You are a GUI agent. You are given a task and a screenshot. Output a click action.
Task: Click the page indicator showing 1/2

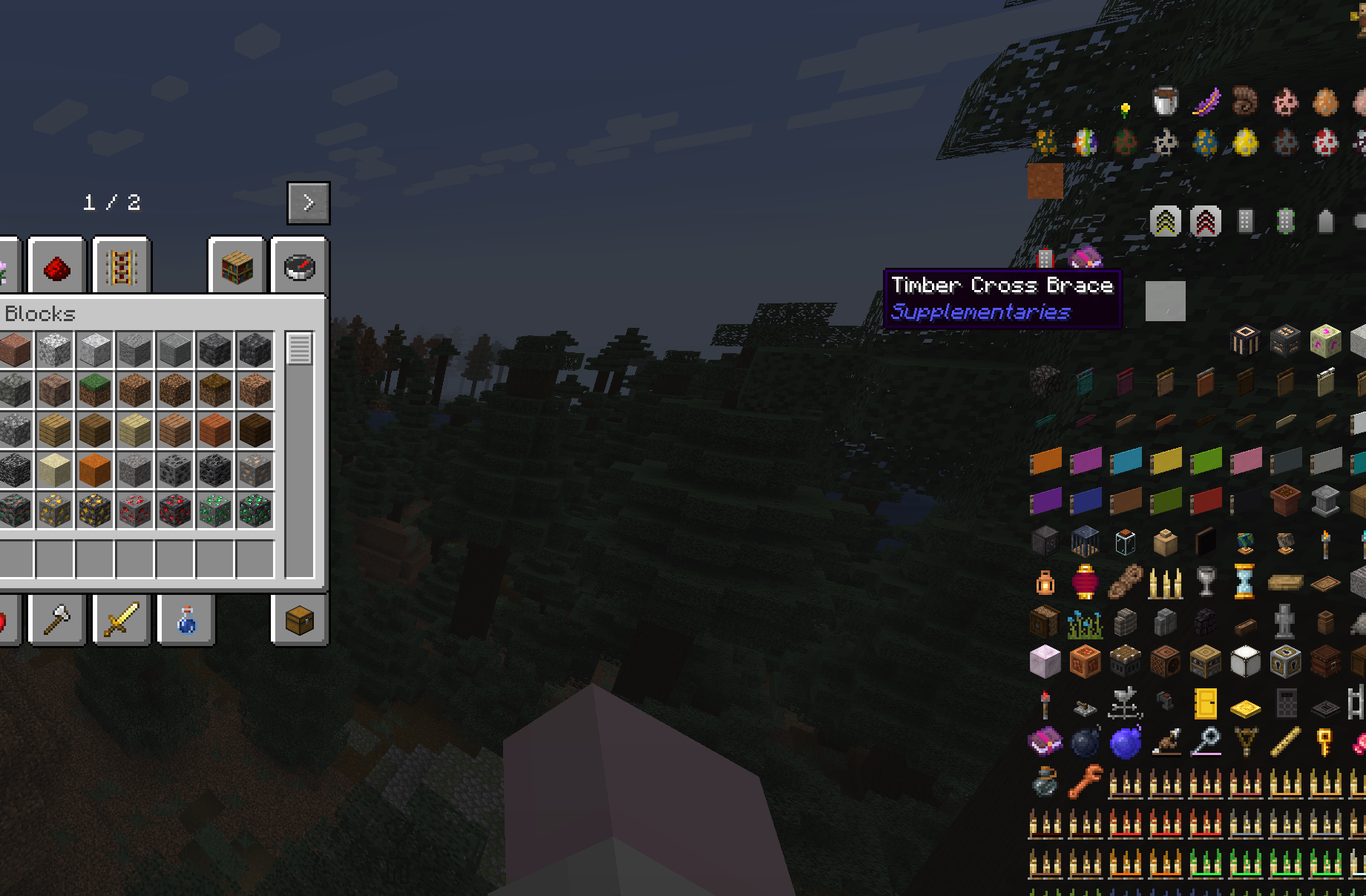pyautogui.click(x=113, y=201)
